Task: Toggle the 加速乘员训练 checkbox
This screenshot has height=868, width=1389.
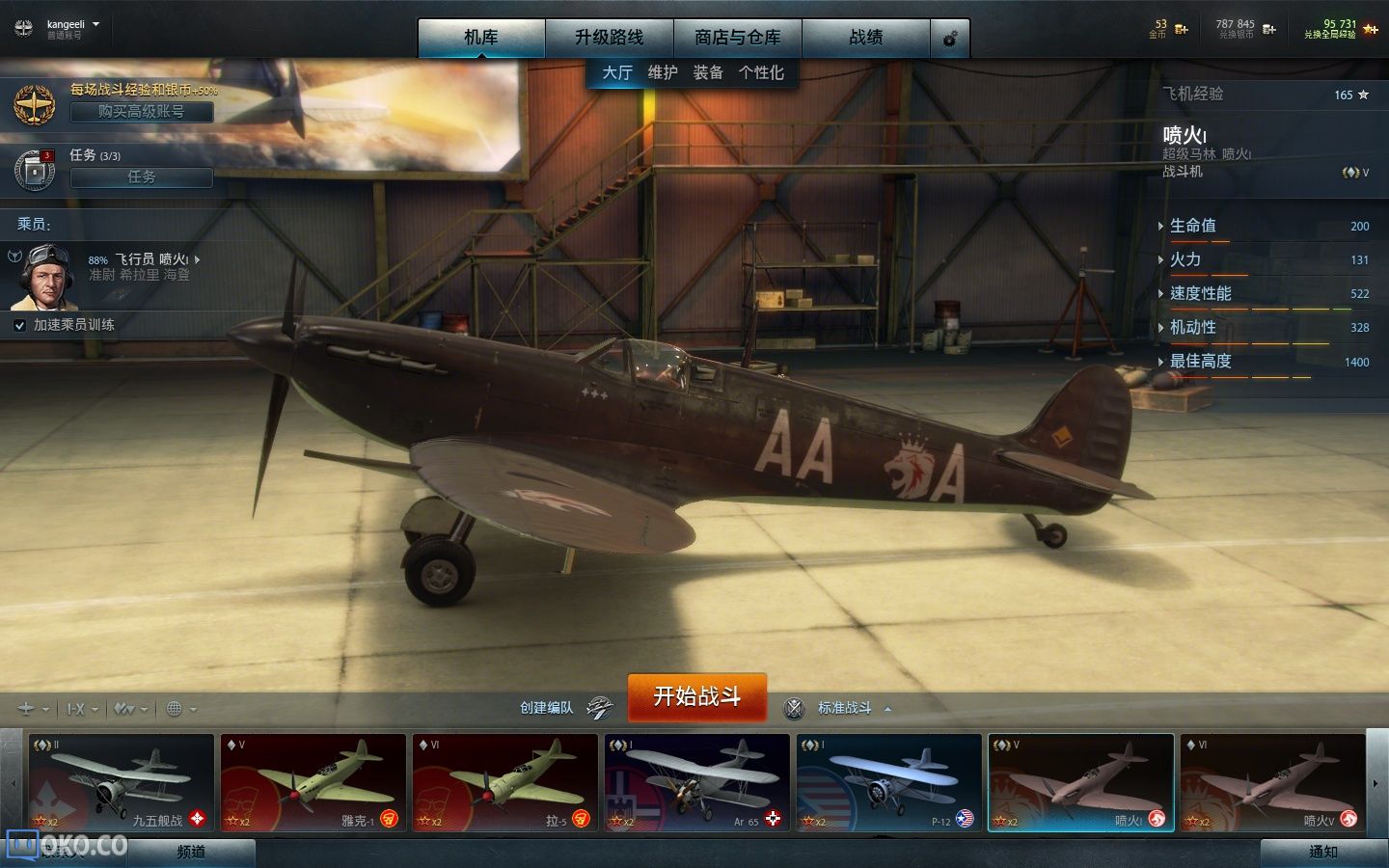Action: (x=19, y=326)
